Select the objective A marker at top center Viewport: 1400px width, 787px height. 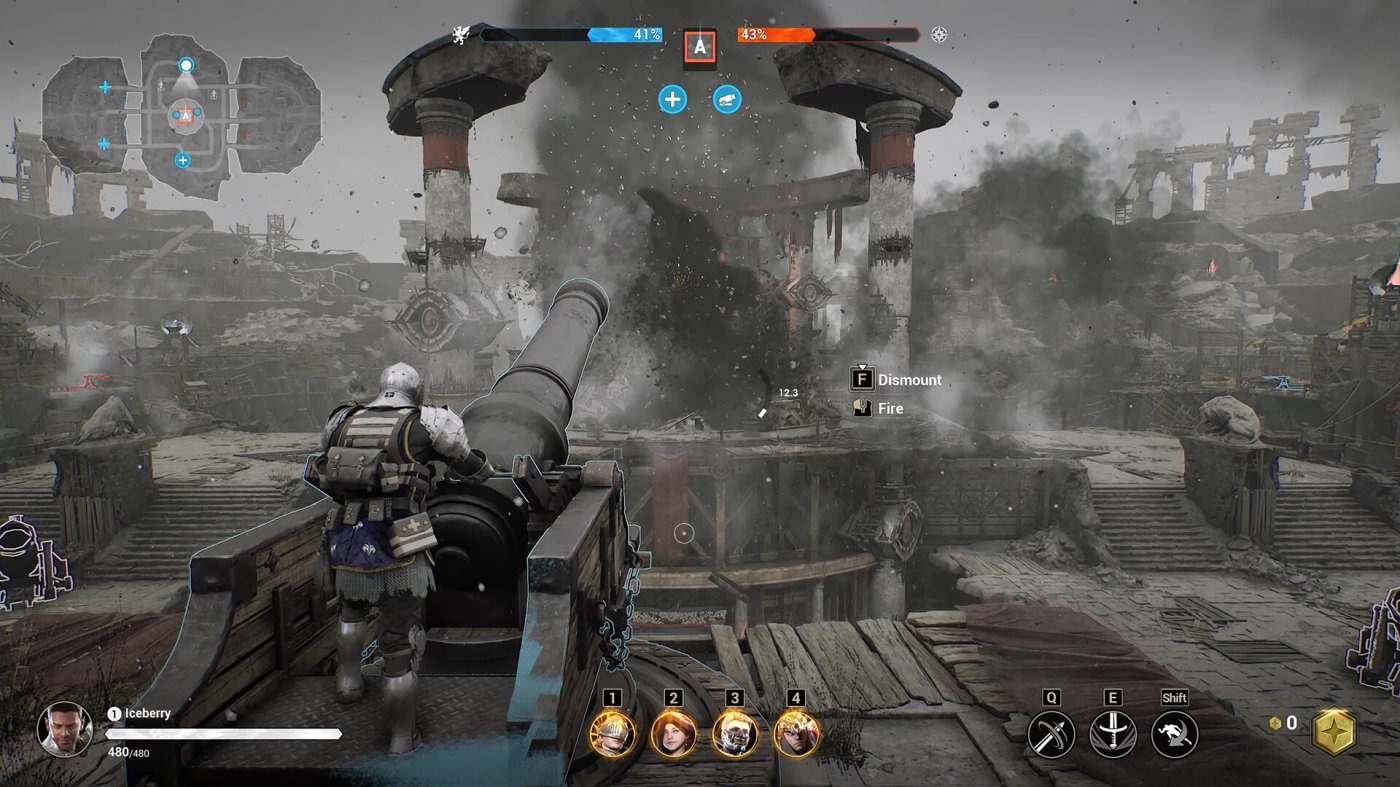(701, 45)
